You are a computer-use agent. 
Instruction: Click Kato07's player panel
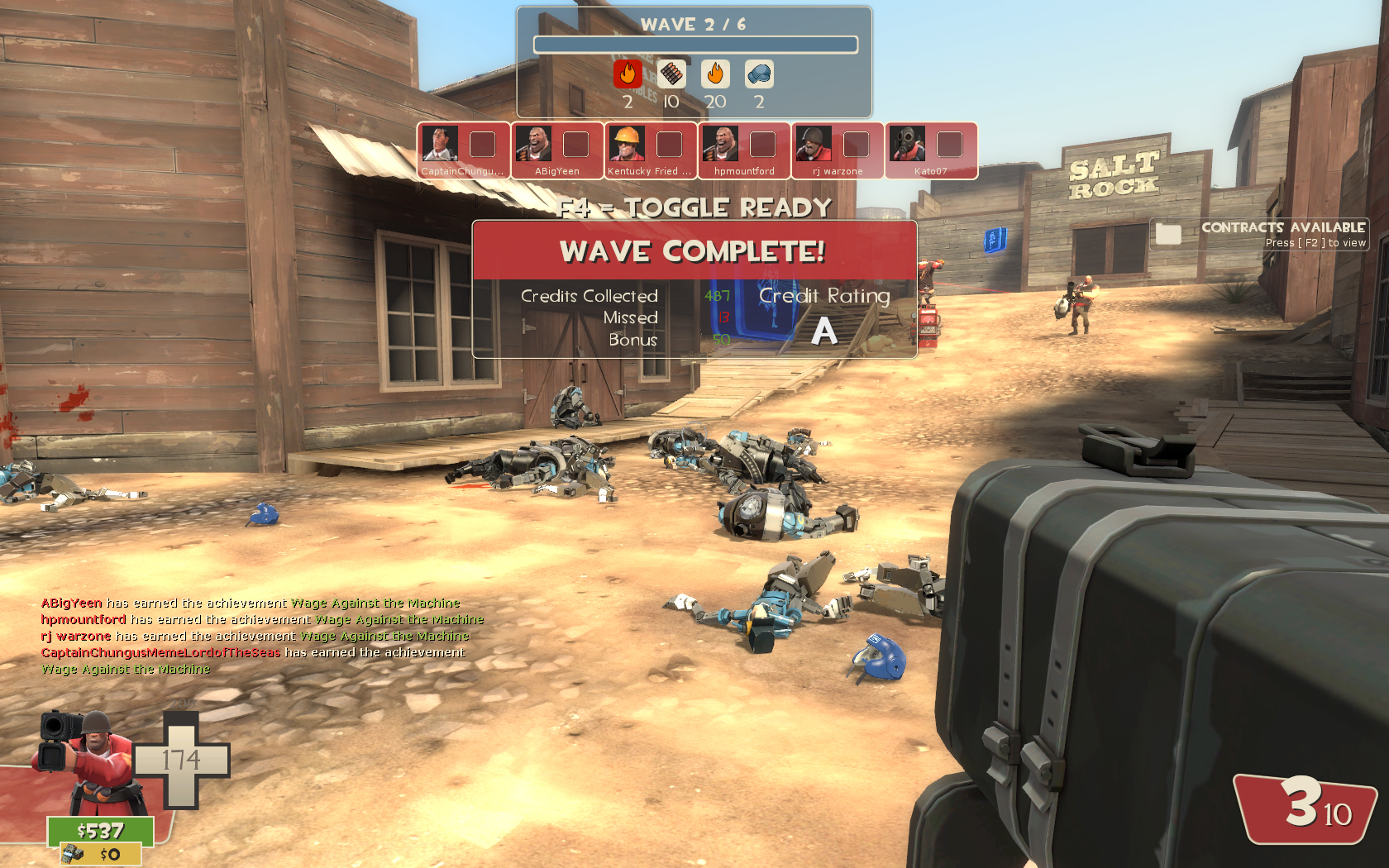pos(931,150)
